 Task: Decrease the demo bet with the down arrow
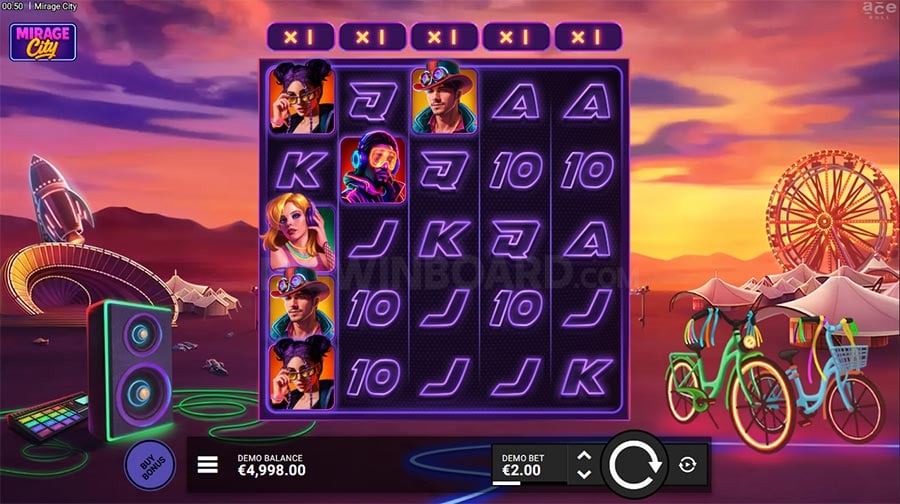tap(585, 473)
